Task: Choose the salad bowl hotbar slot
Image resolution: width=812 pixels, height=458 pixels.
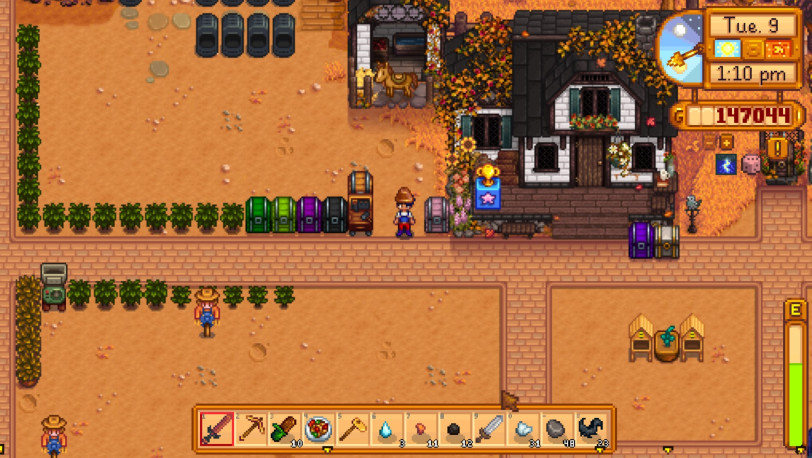Action: [x=319, y=429]
